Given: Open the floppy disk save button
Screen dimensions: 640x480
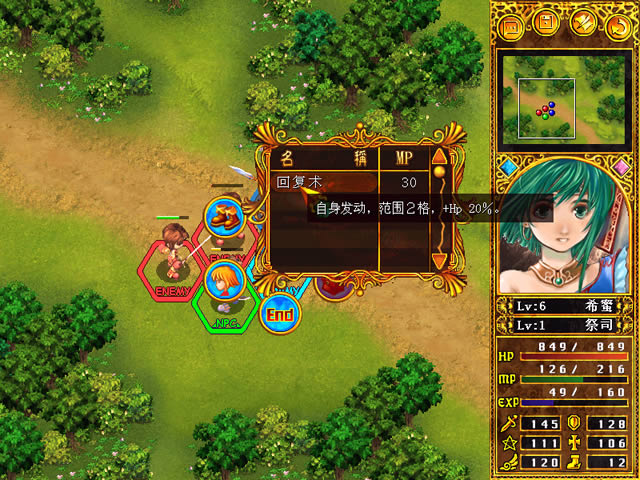Looking at the screenshot, I should click(x=546, y=22).
